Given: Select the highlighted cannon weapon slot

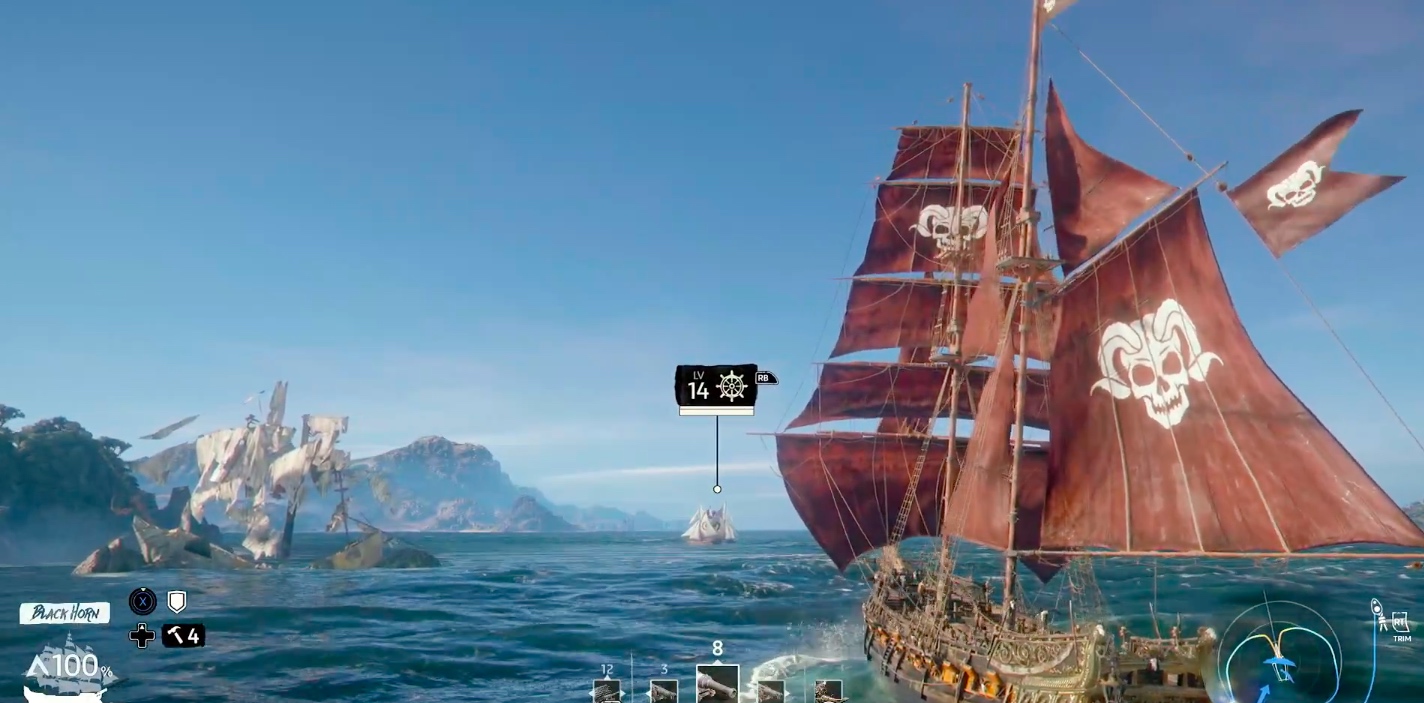Looking at the screenshot, I should (717, 684).
